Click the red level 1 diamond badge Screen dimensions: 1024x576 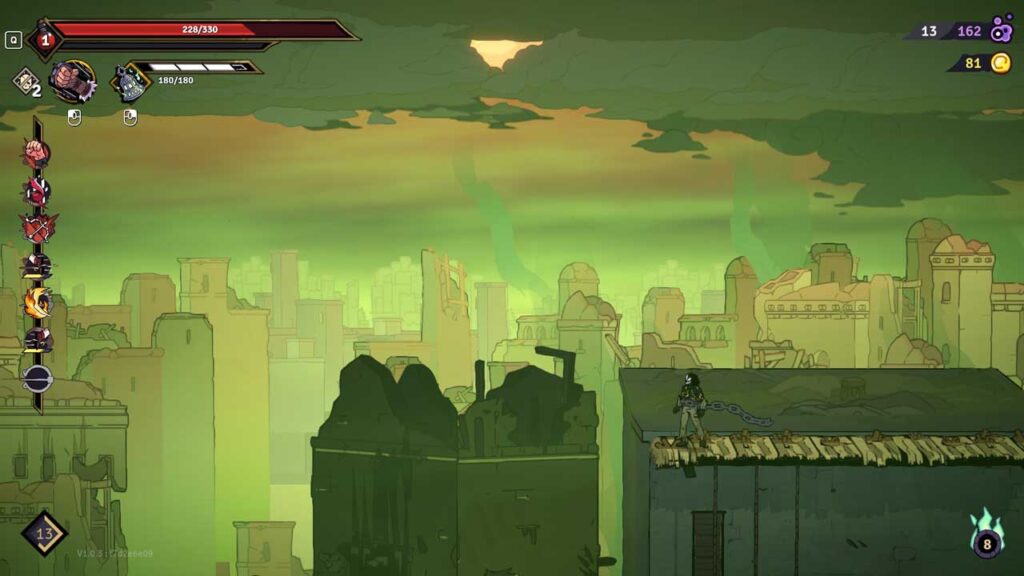click(45, 40)
